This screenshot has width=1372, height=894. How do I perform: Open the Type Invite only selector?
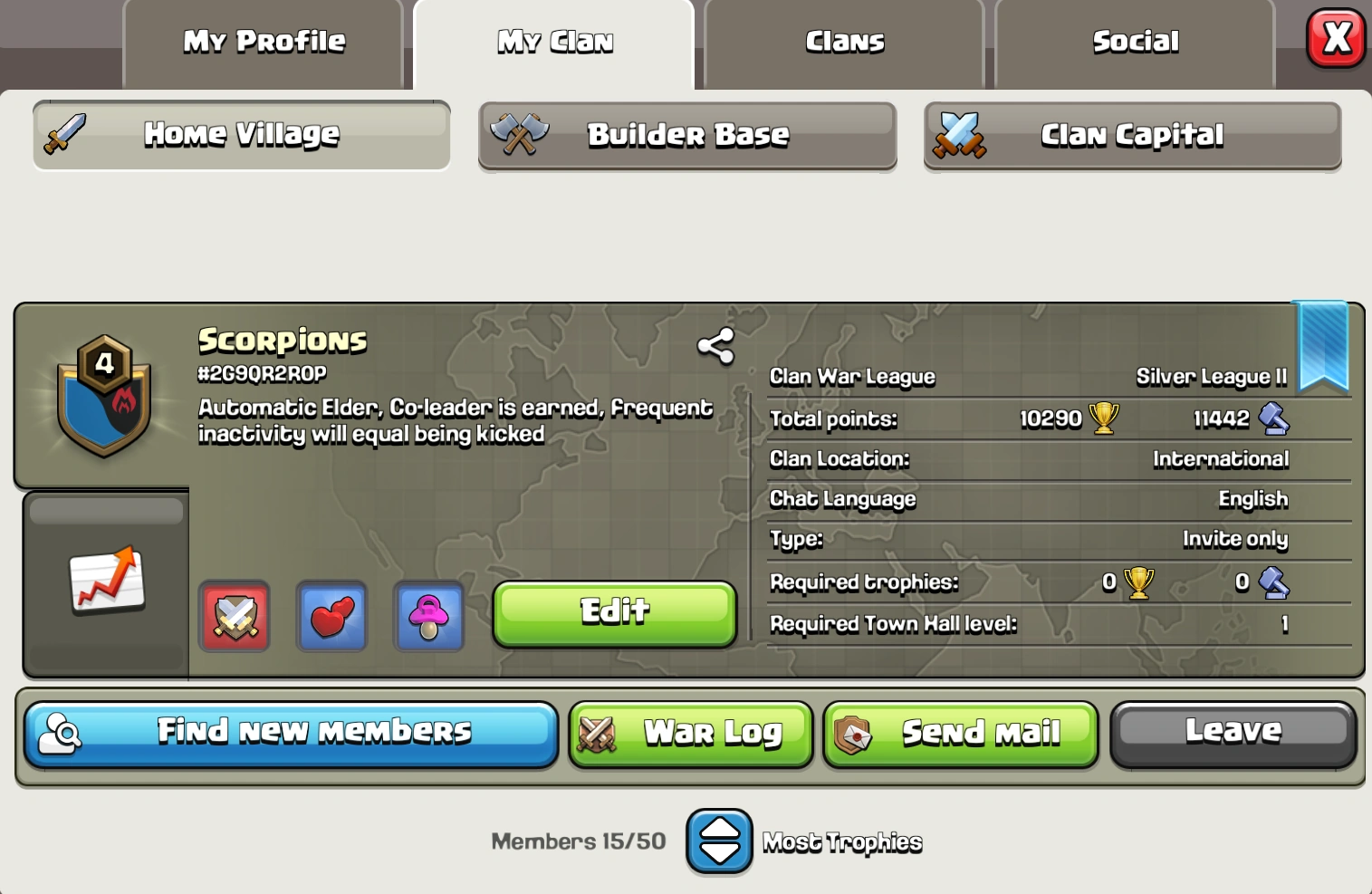pyautogui.click(x=1236, y=539)
